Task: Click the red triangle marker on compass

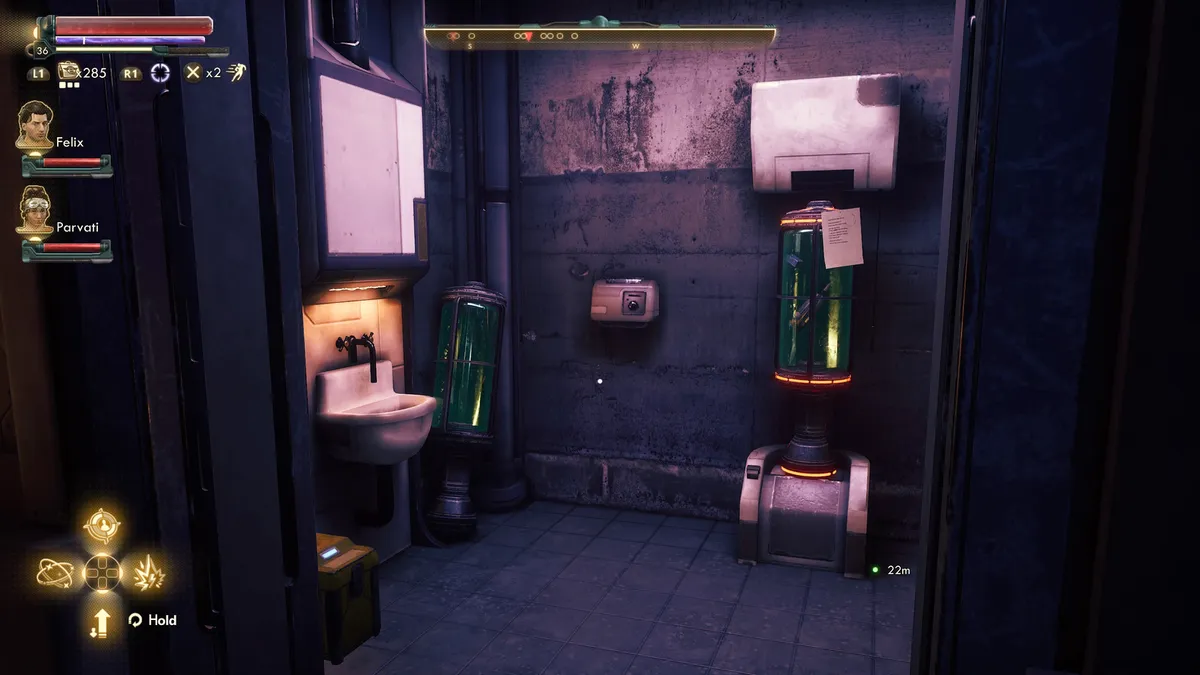Action: pyautogui.click(x=528, y=37)
